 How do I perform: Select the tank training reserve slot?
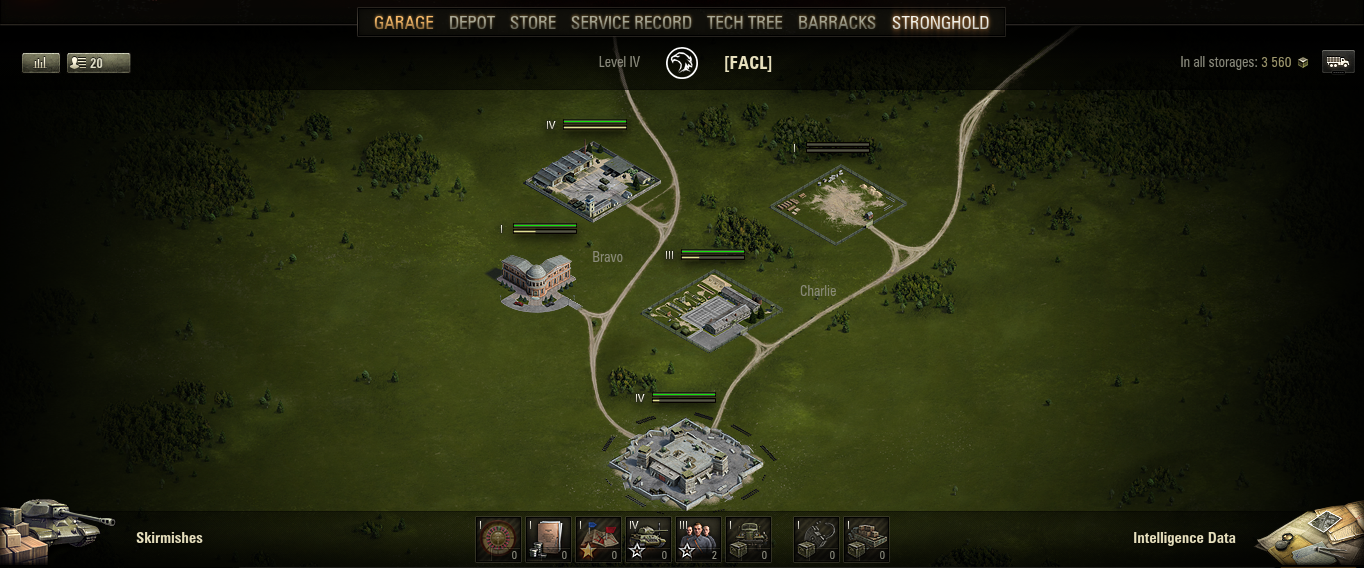[x=648, y=540]
